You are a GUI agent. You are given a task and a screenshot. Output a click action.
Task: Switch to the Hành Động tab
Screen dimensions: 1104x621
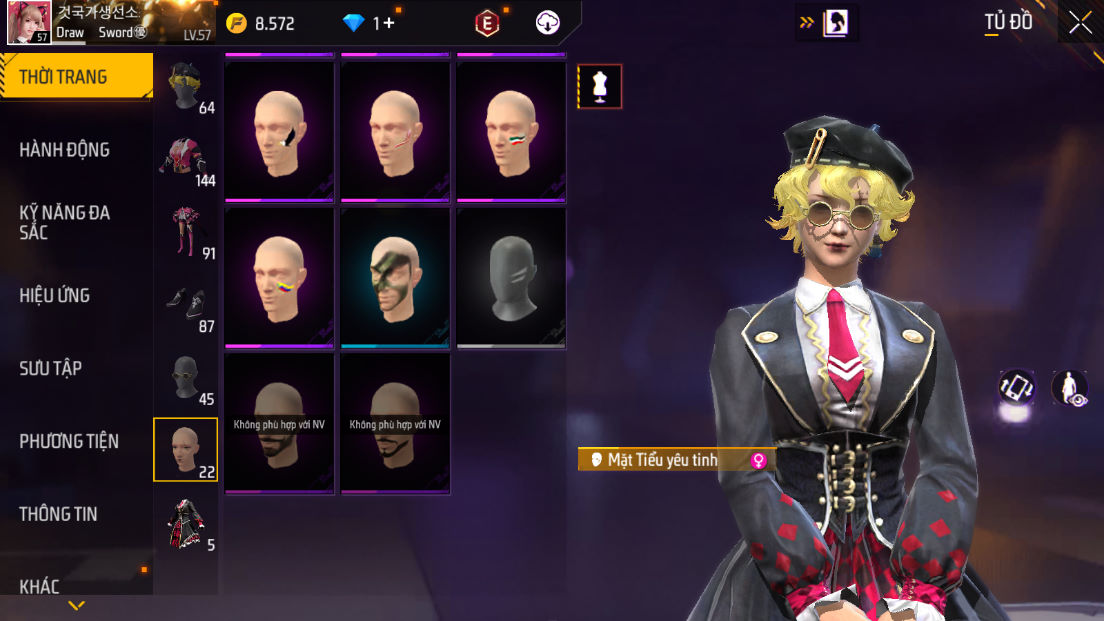[65, 150]
